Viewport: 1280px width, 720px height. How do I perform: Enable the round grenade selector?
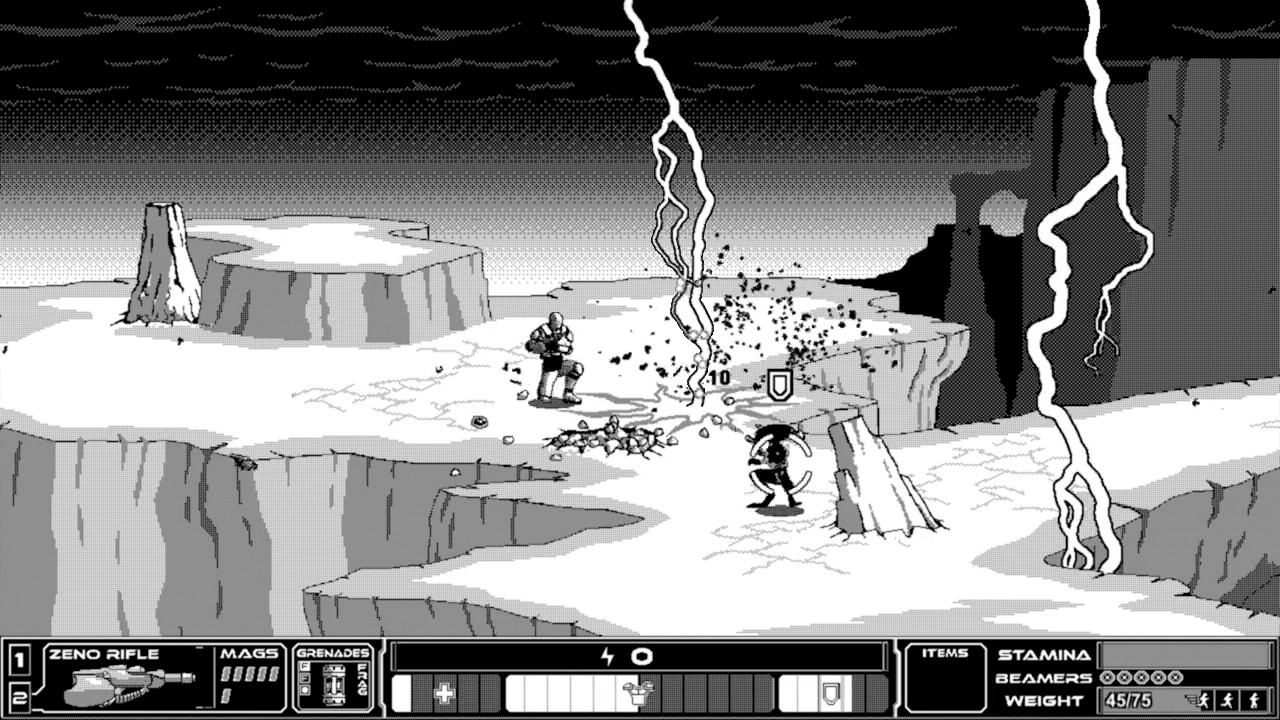(x=304, y=689)
